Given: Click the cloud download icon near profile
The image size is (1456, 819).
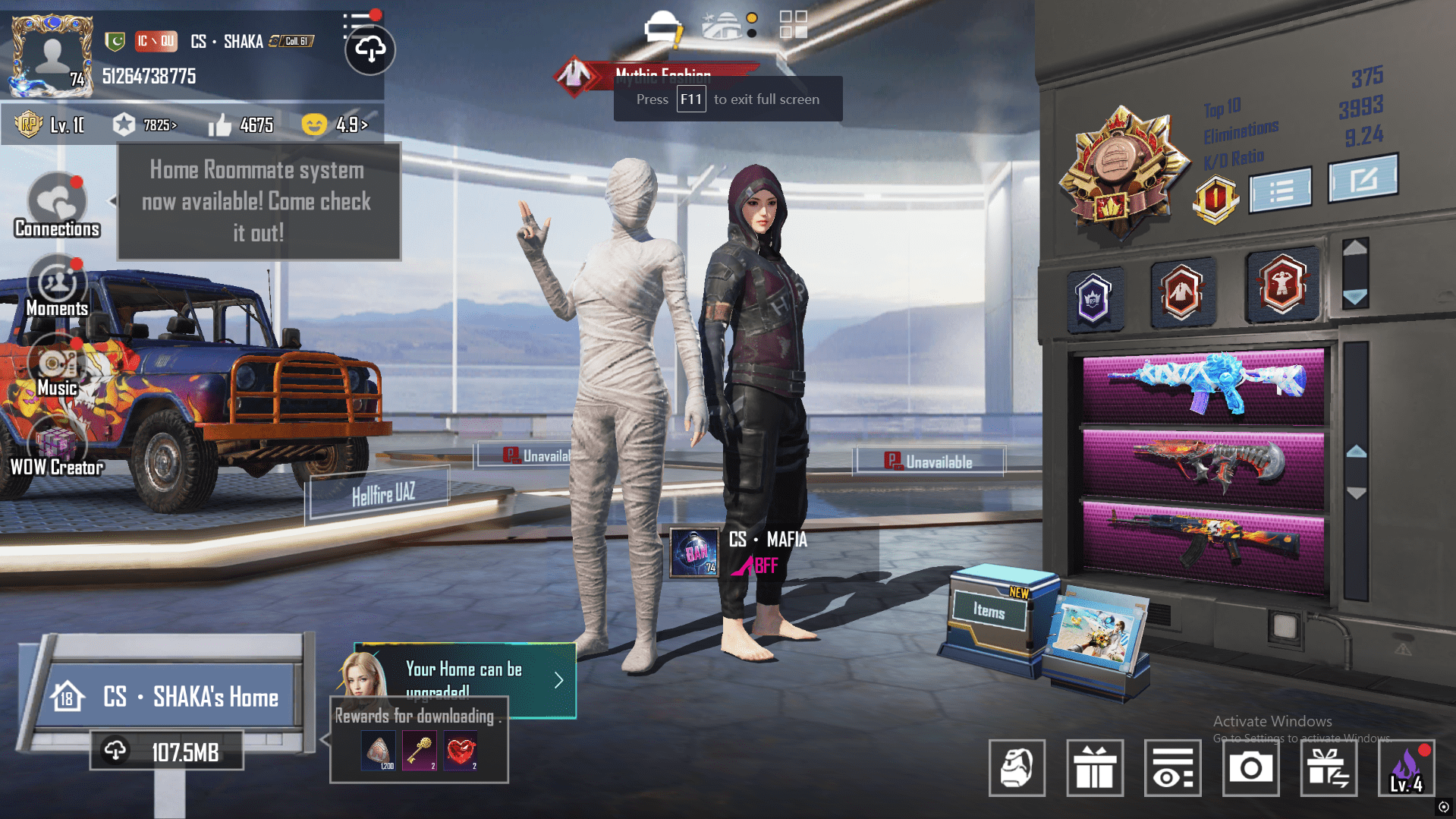Looking at the screenshot, I should point(369,50).
